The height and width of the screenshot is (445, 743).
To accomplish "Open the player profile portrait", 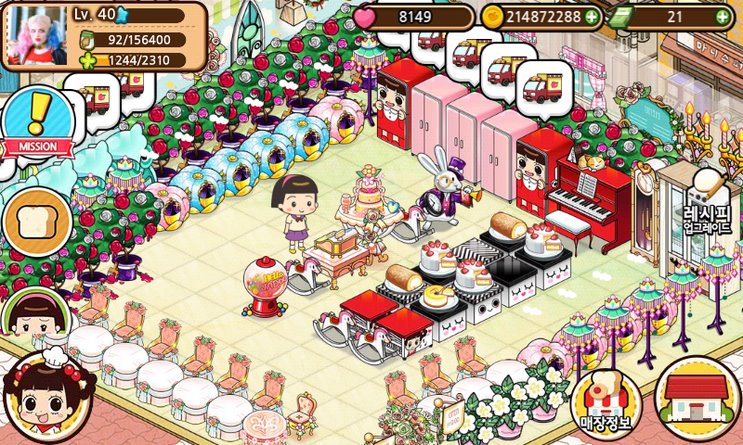I will [36, 35].
